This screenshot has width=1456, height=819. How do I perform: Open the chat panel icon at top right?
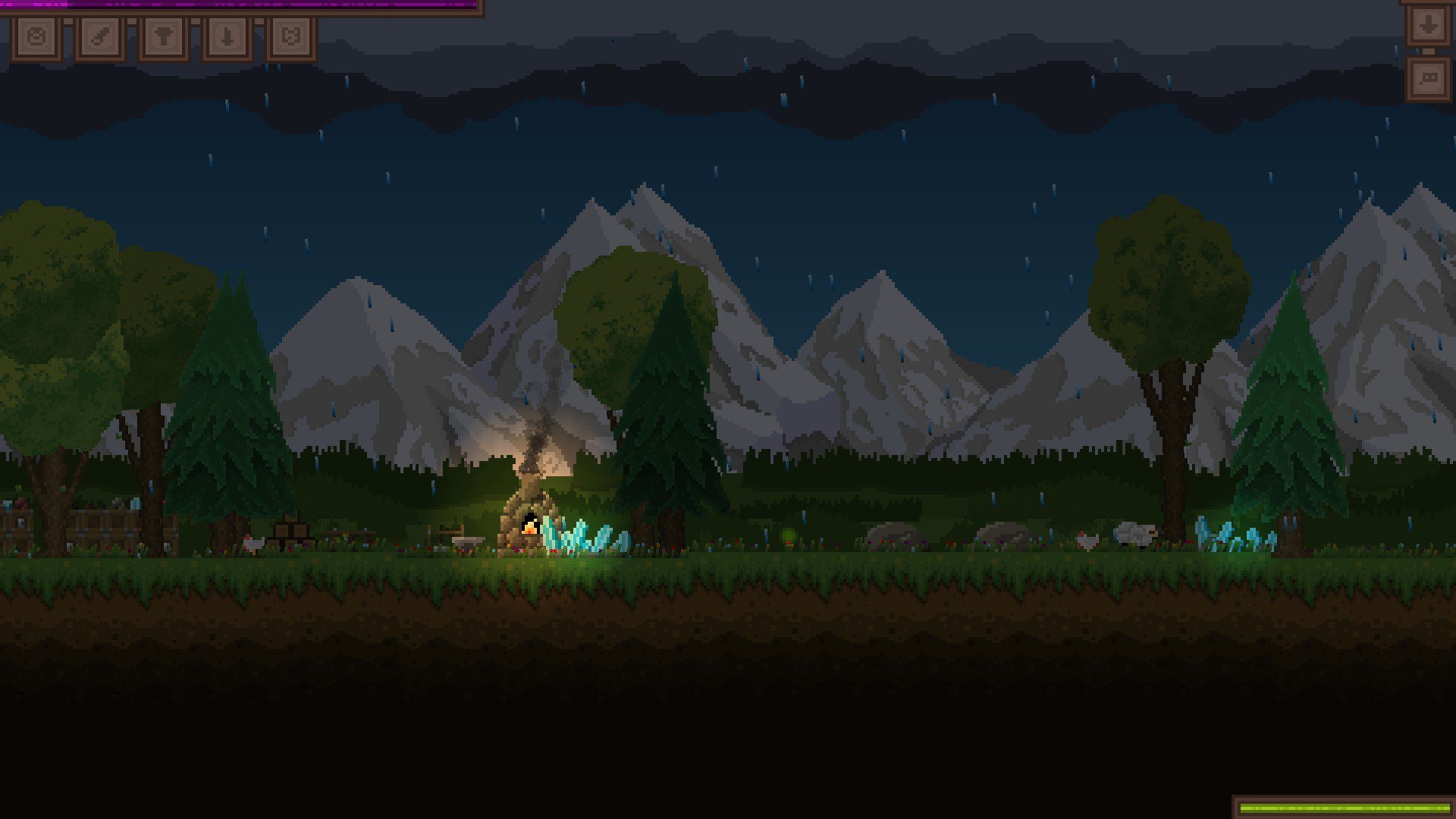[x=1429, y=78]
